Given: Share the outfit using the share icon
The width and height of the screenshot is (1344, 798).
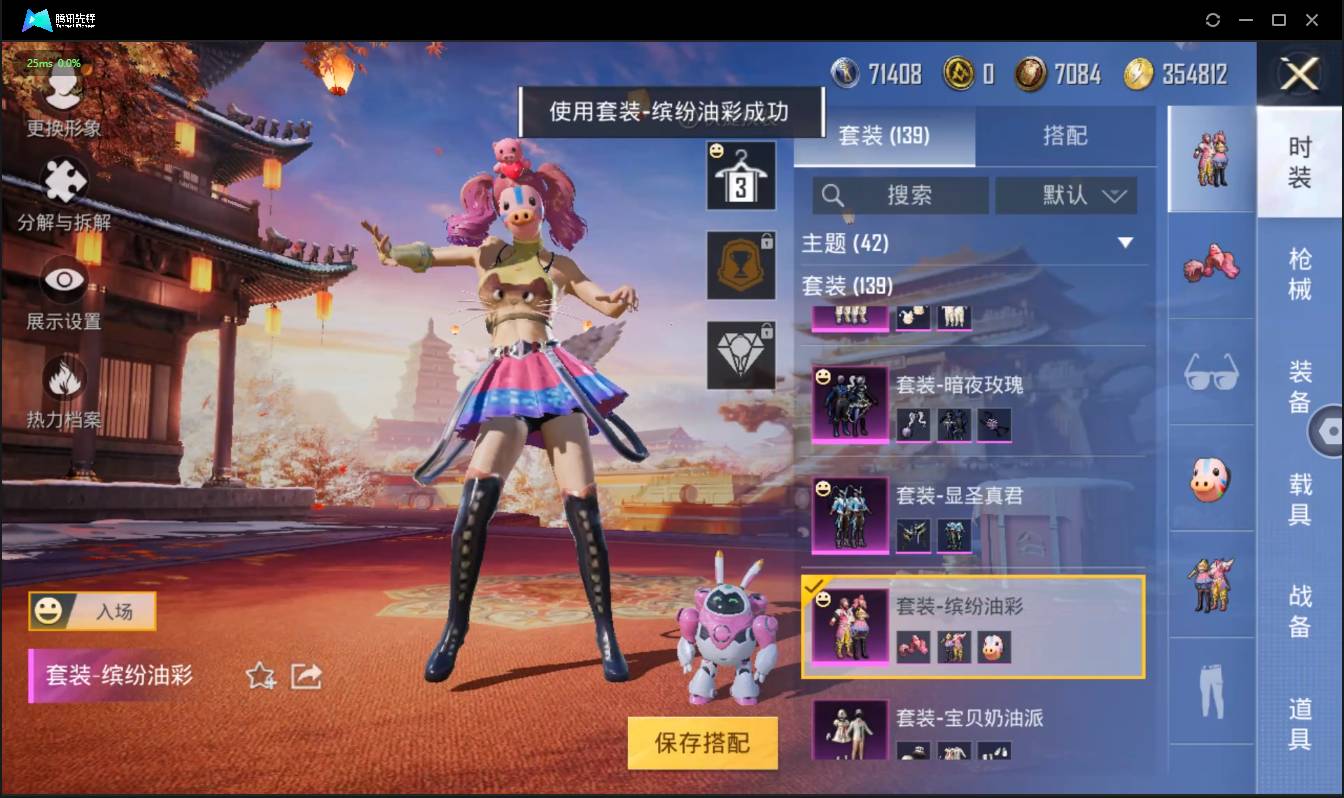Looking at the screenshot, I should pyautogui.click(x=305, y=676).
